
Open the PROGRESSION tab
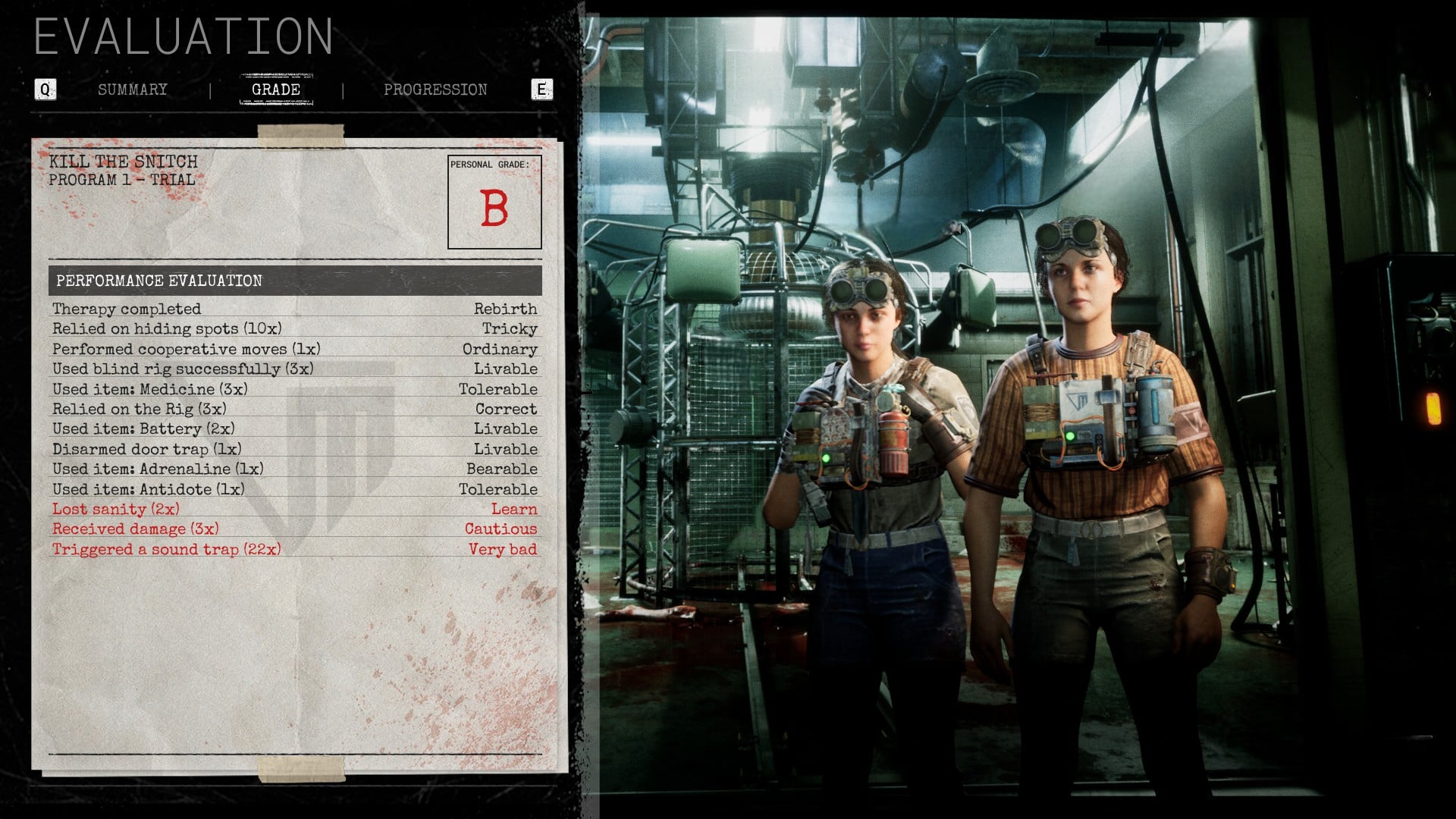436,89
